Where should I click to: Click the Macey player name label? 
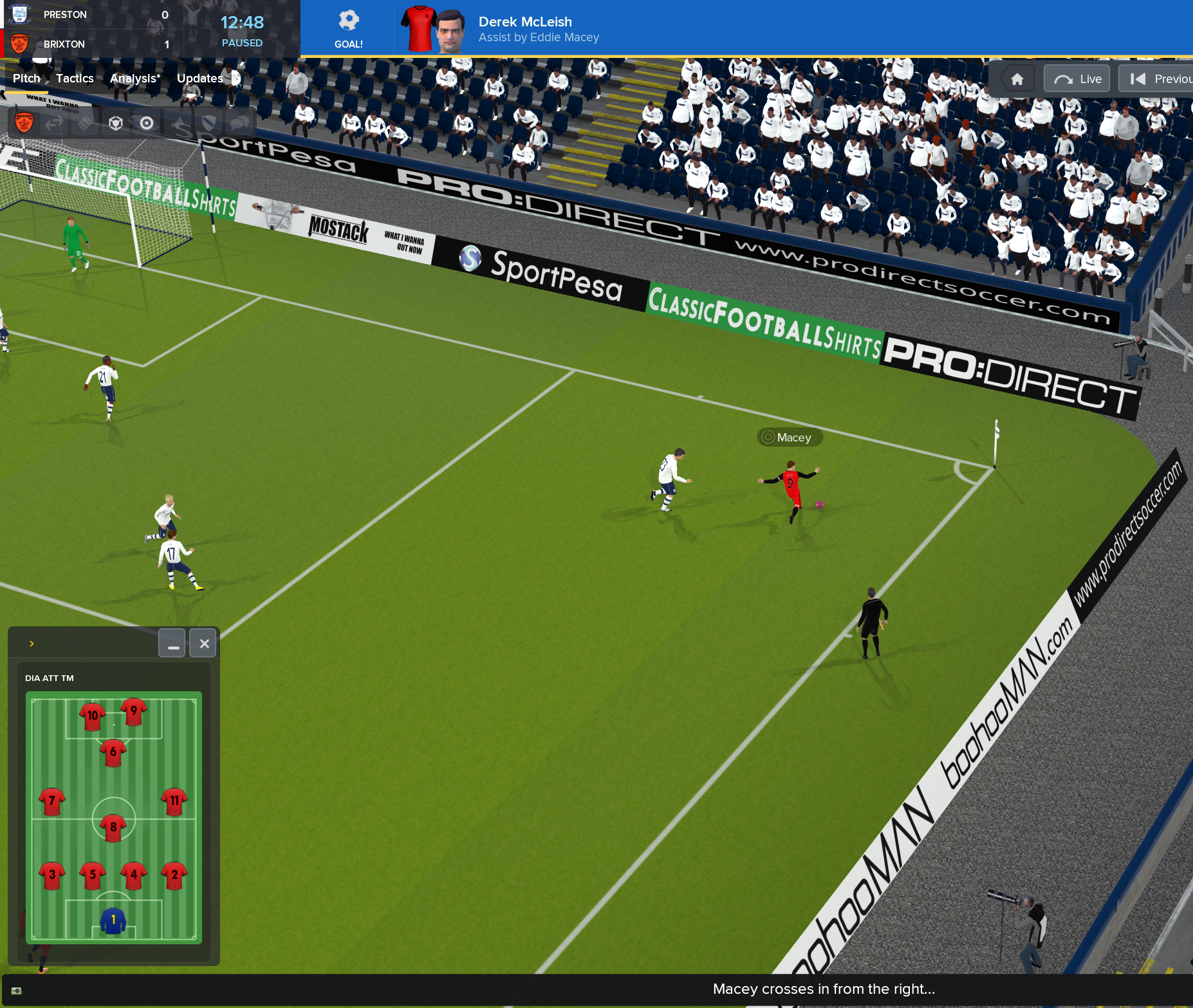(790, 438)
